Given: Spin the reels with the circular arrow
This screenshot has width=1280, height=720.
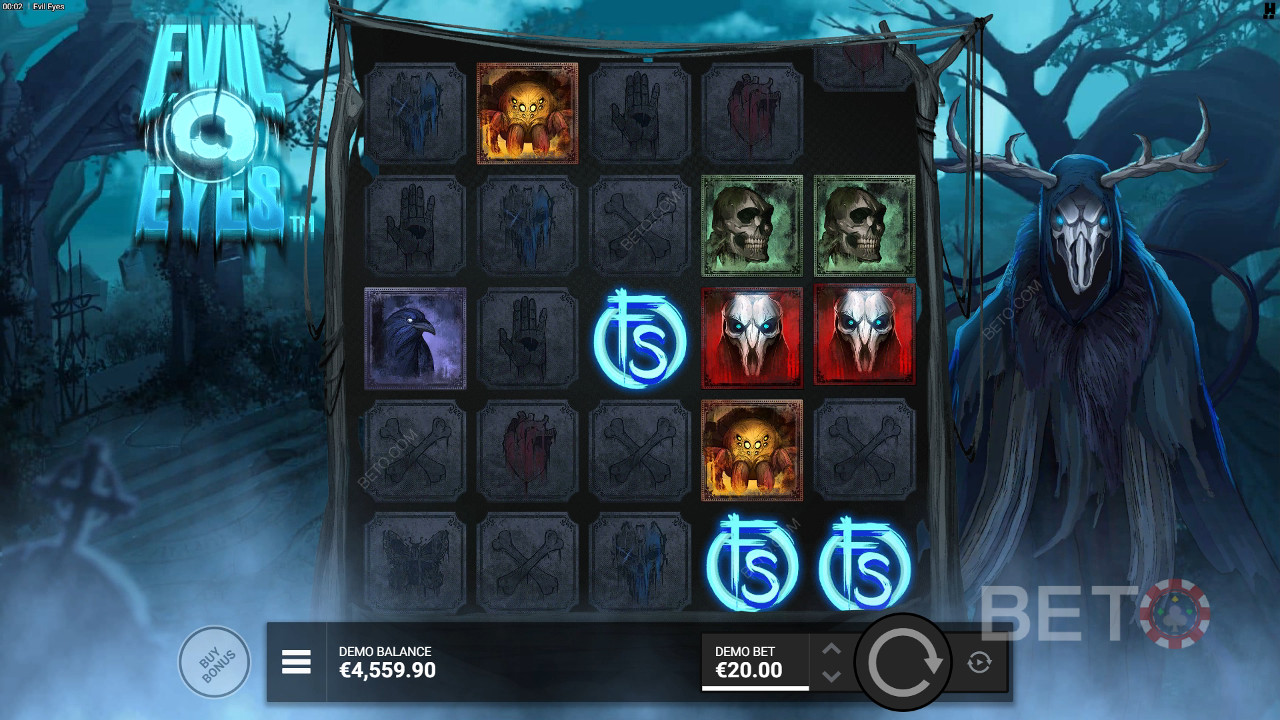Looking at the screenshot, I should [905, 662].
